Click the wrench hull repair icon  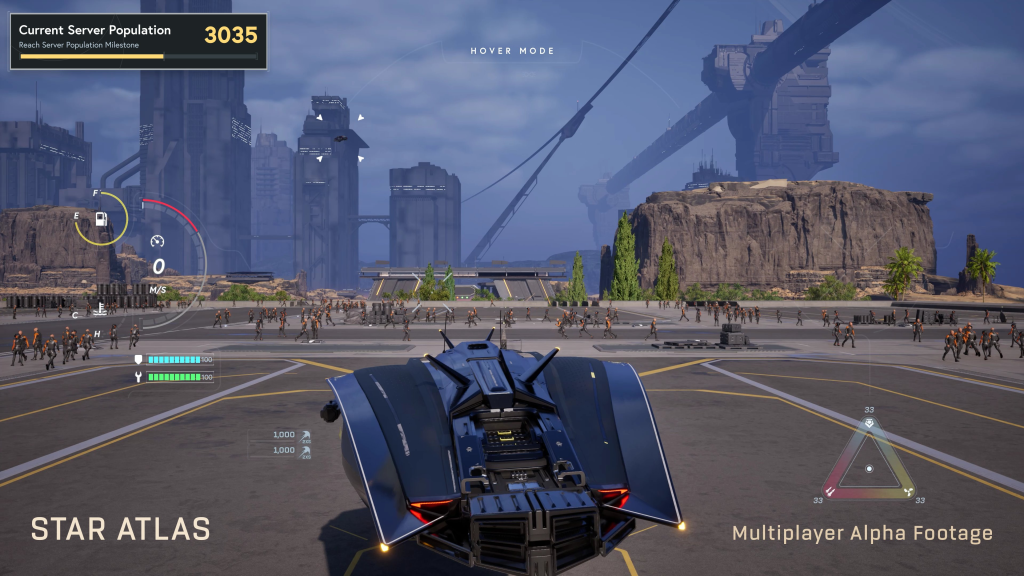[138, 377]
